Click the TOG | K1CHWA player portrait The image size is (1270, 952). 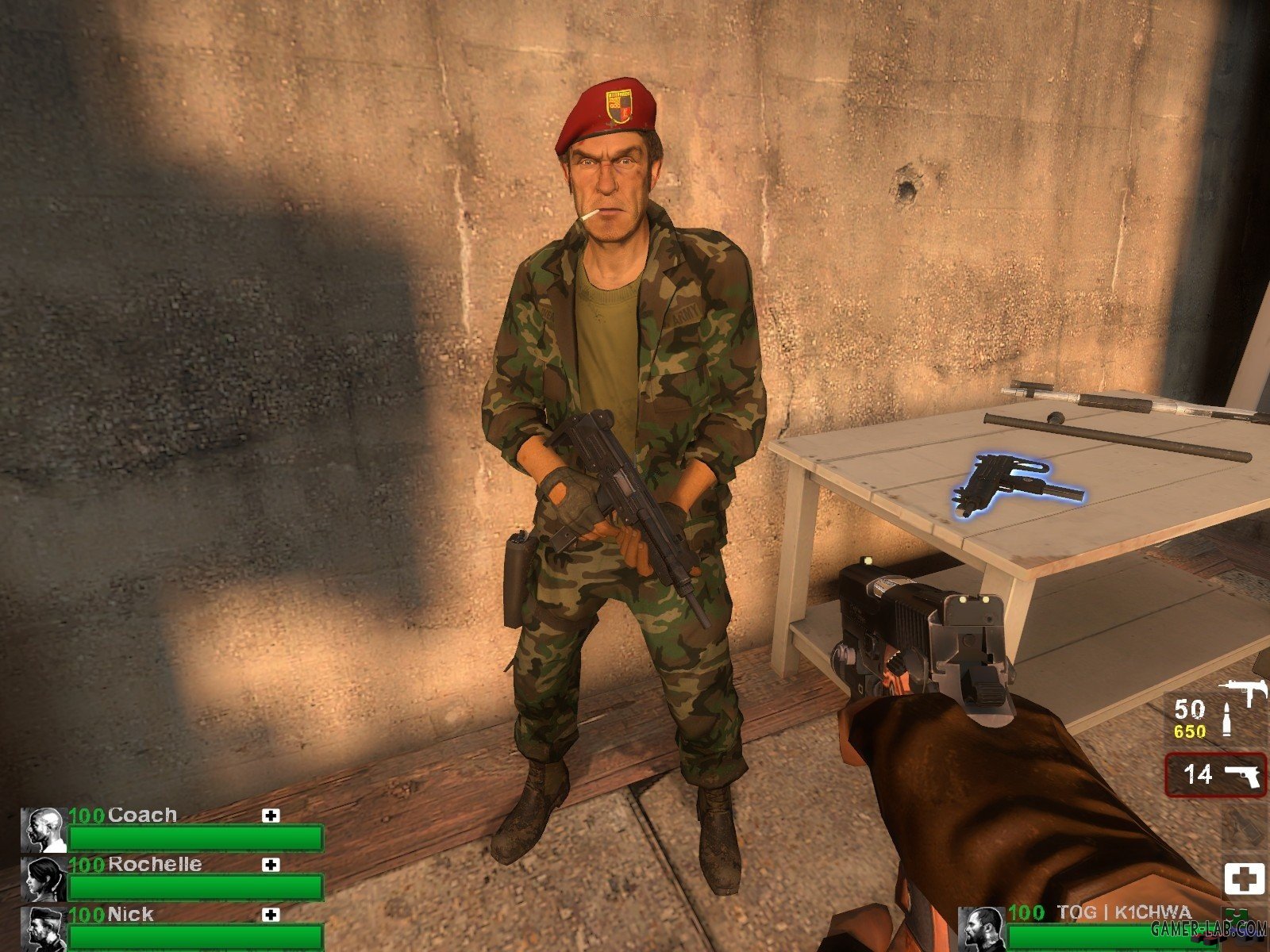[x=980, y=929]
